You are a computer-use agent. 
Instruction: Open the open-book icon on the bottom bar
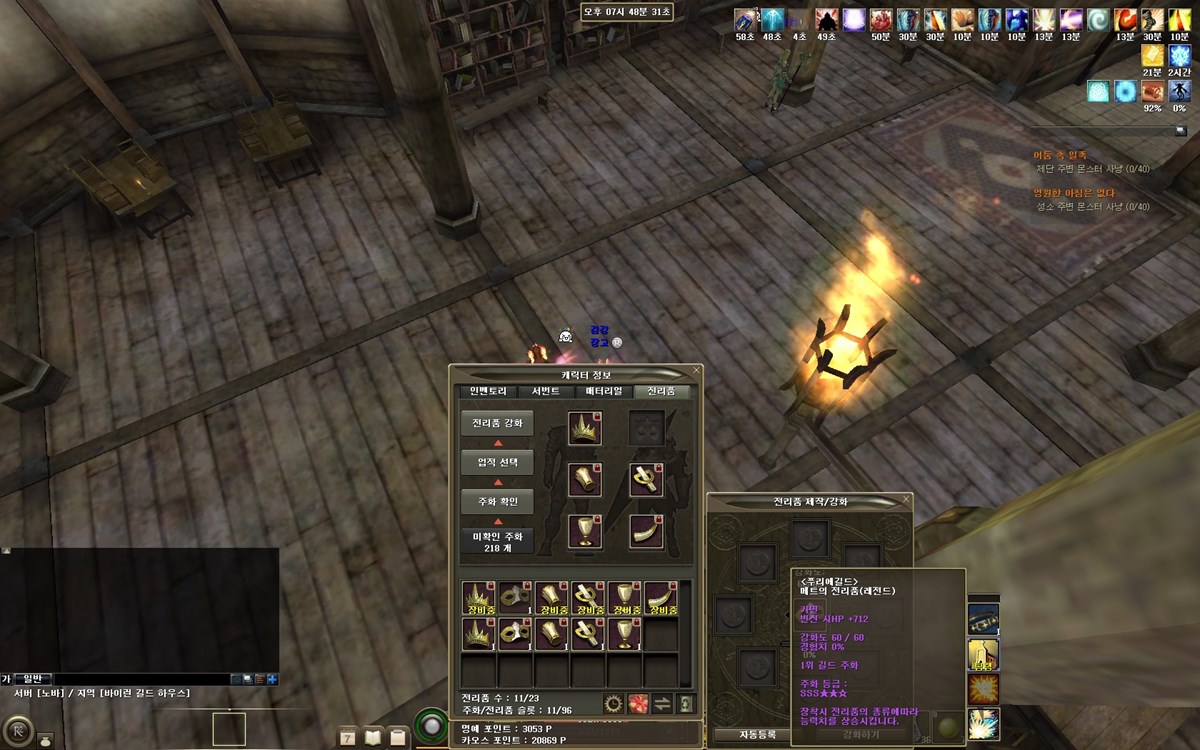click(x=373, y=738)
